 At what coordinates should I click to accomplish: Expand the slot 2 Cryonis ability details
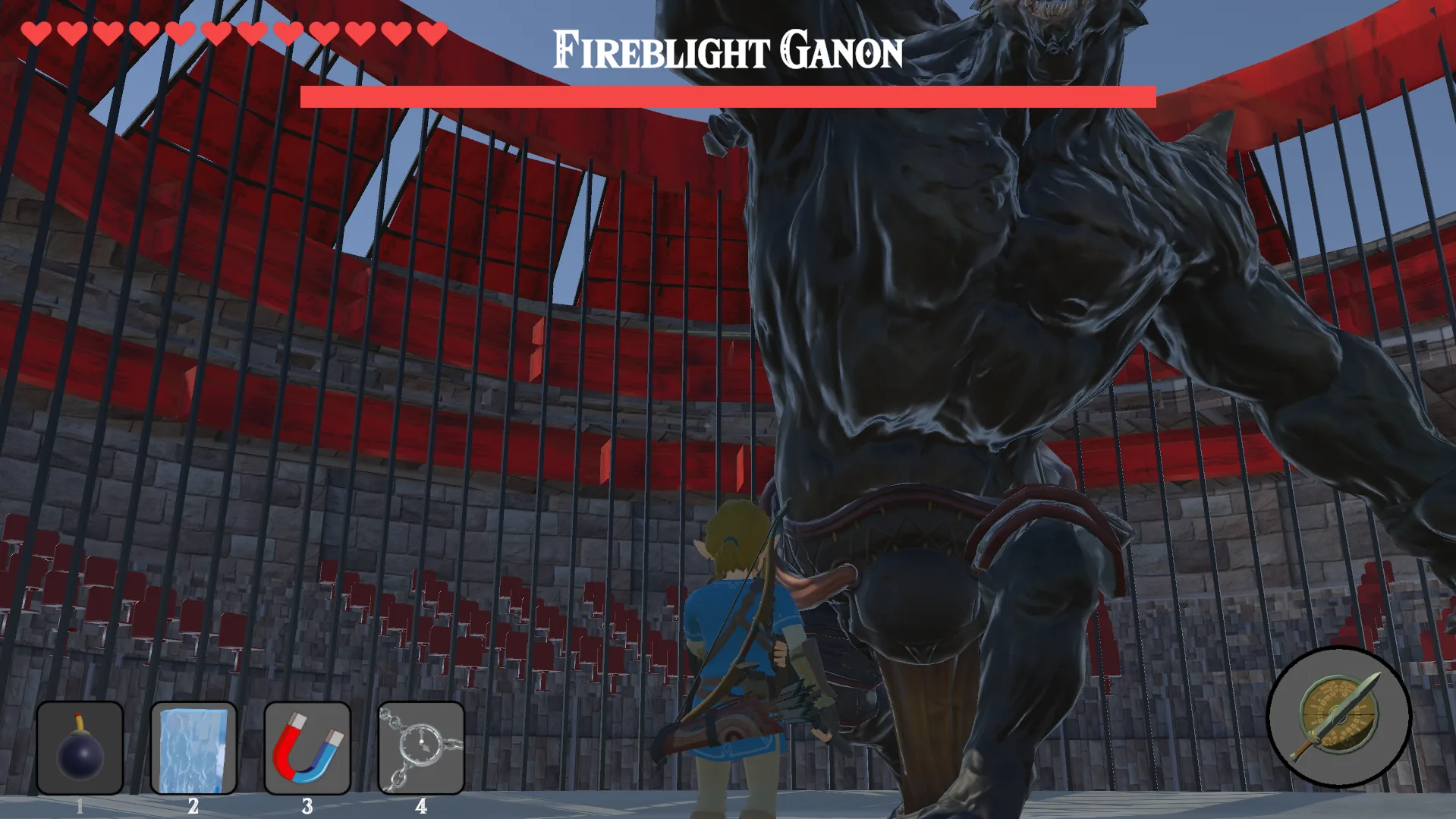coord(193,748)
